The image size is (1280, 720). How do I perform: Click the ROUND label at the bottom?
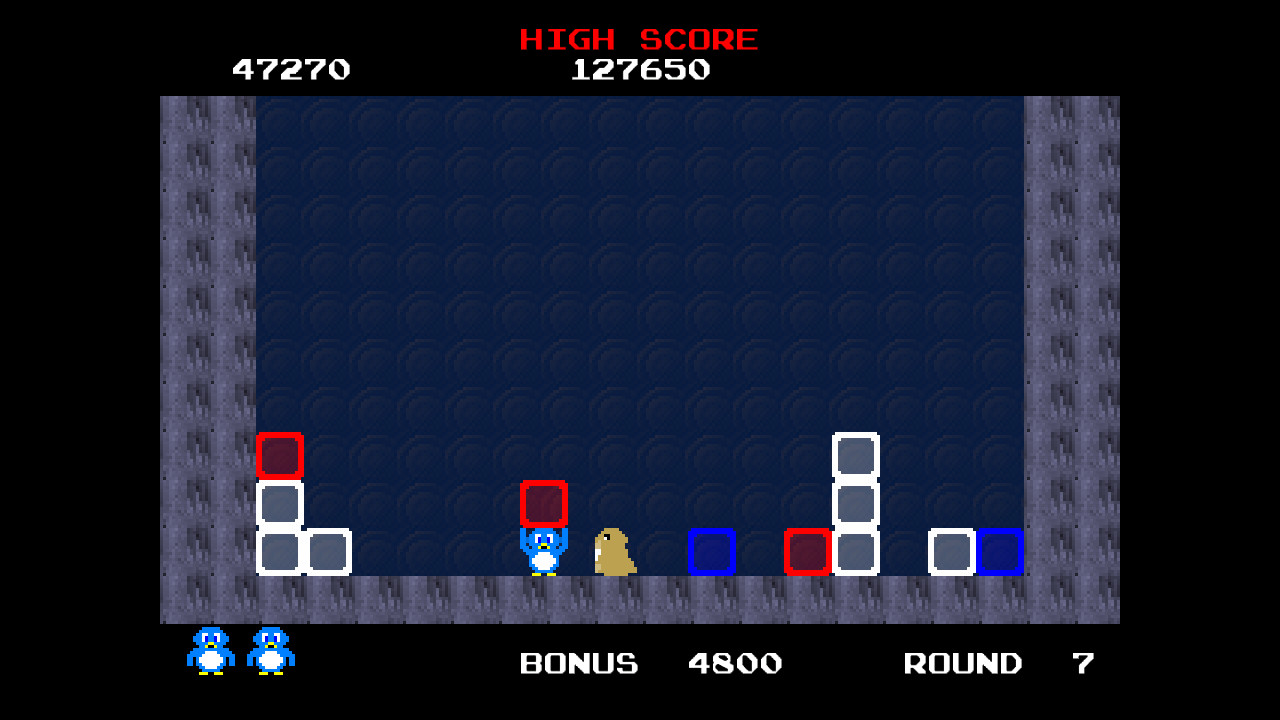[962, 663]
